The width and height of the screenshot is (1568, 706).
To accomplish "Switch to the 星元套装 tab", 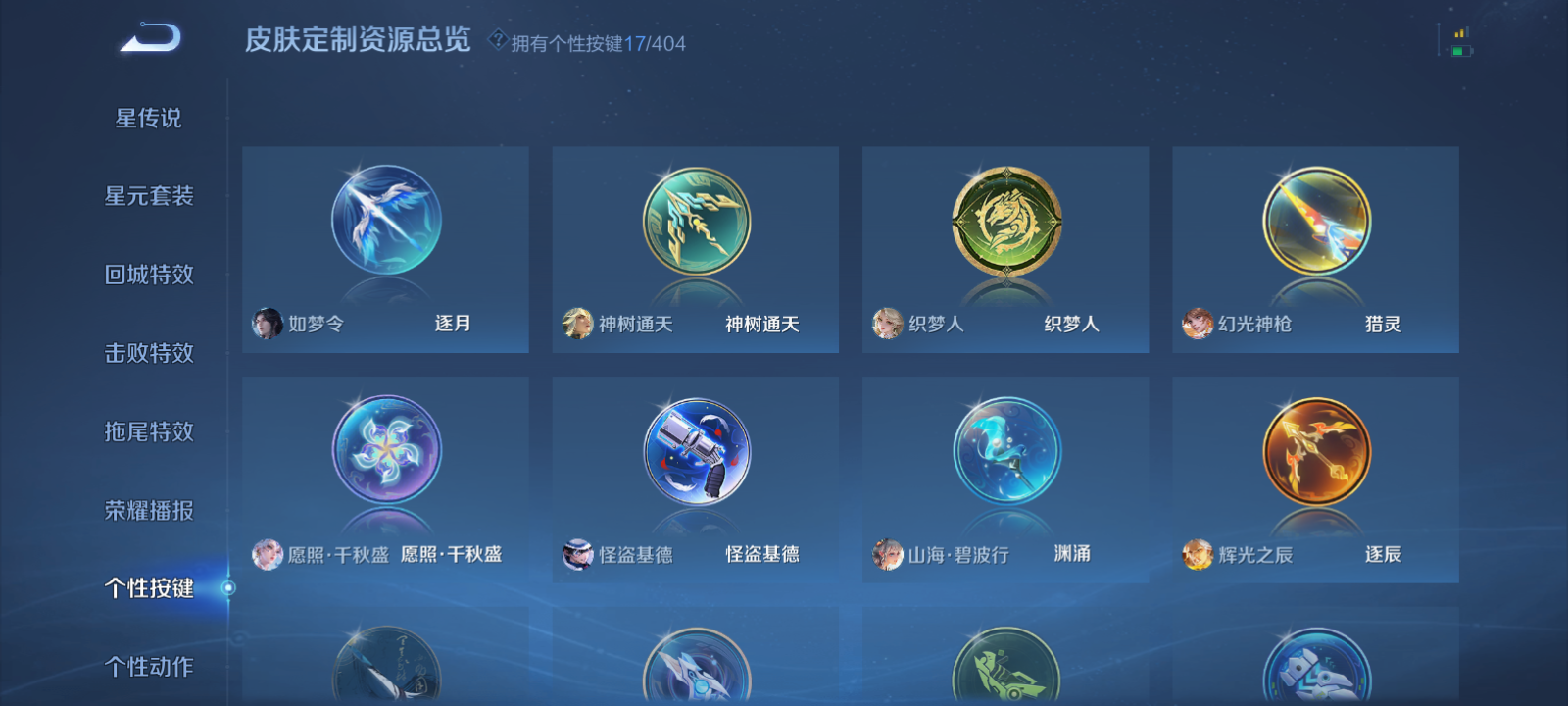I will coord(151,196).
